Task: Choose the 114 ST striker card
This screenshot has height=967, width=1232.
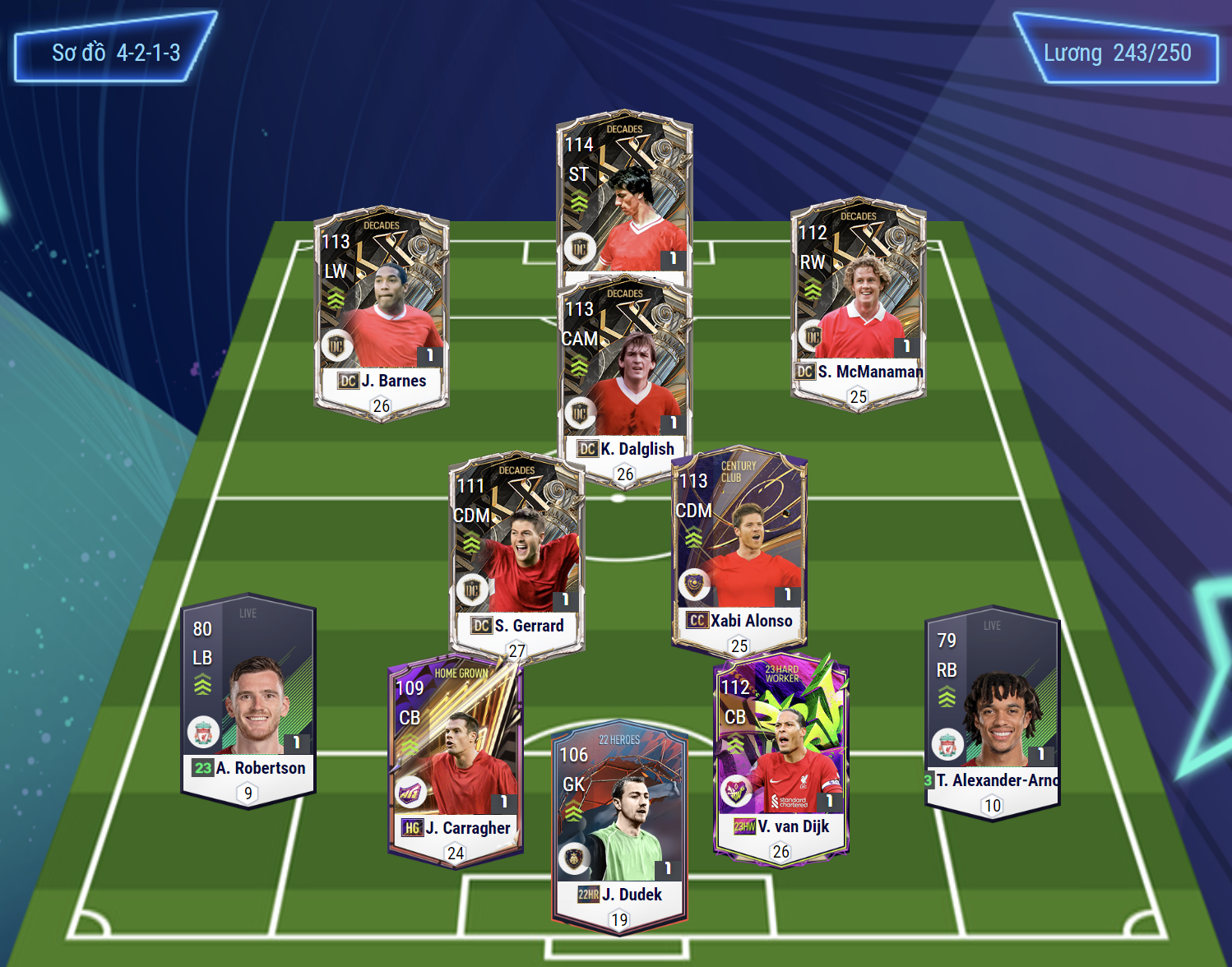Action: 624,197
